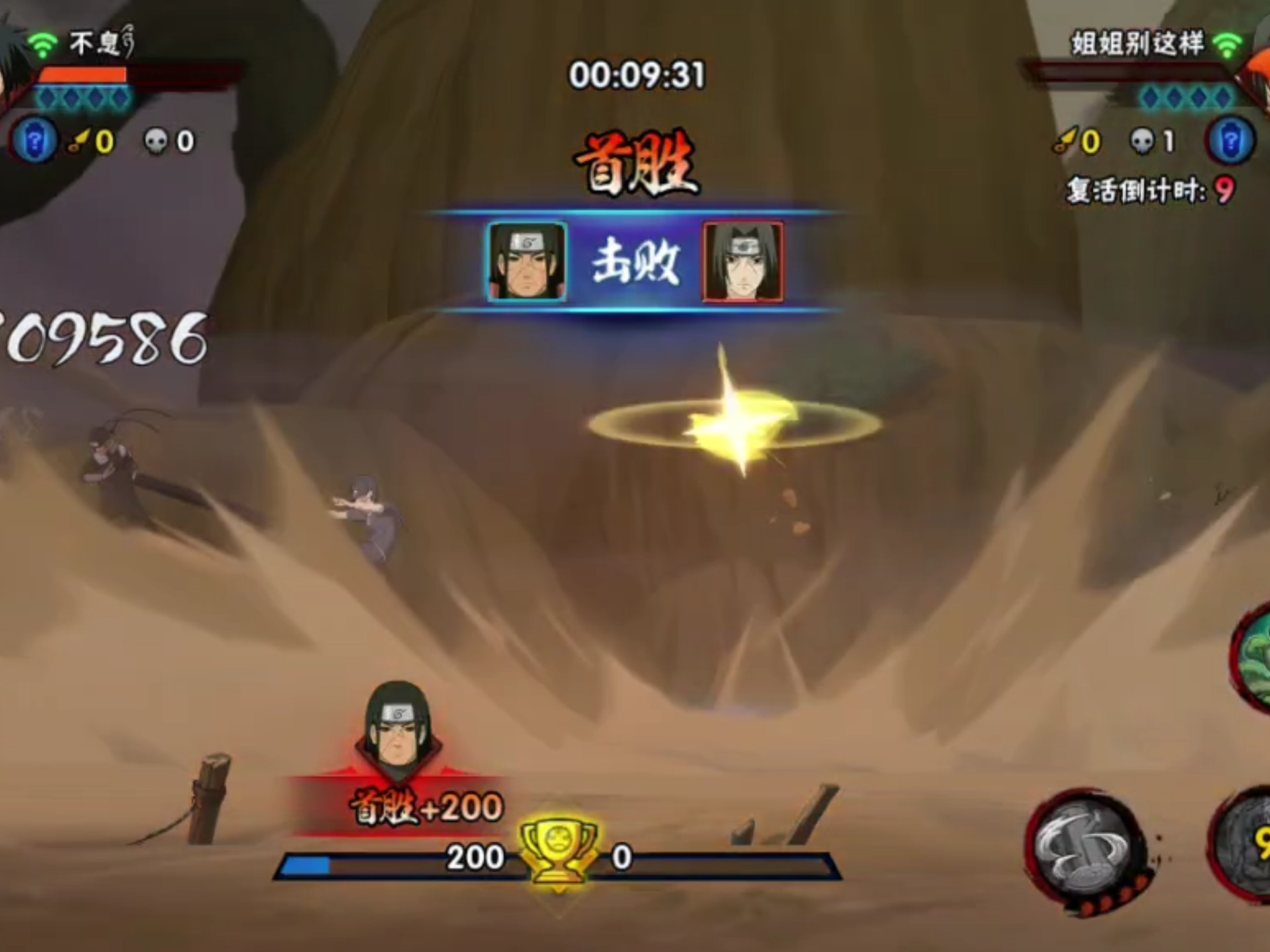Tap the right player's blue mystery scroll icon
Screen dimensions: 1270x952
coord(1230,140)
